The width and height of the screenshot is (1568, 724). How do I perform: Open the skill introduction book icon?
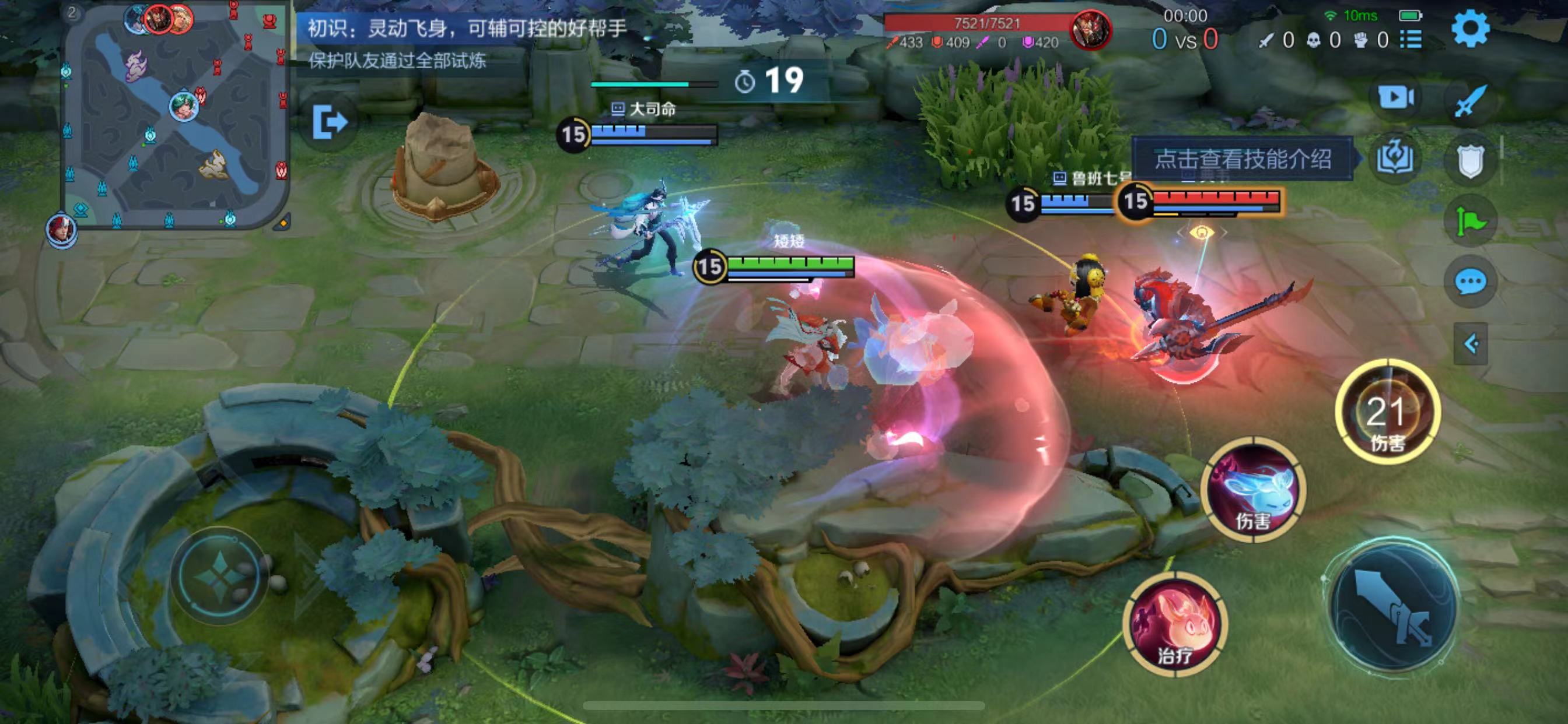pos(1396,158)
